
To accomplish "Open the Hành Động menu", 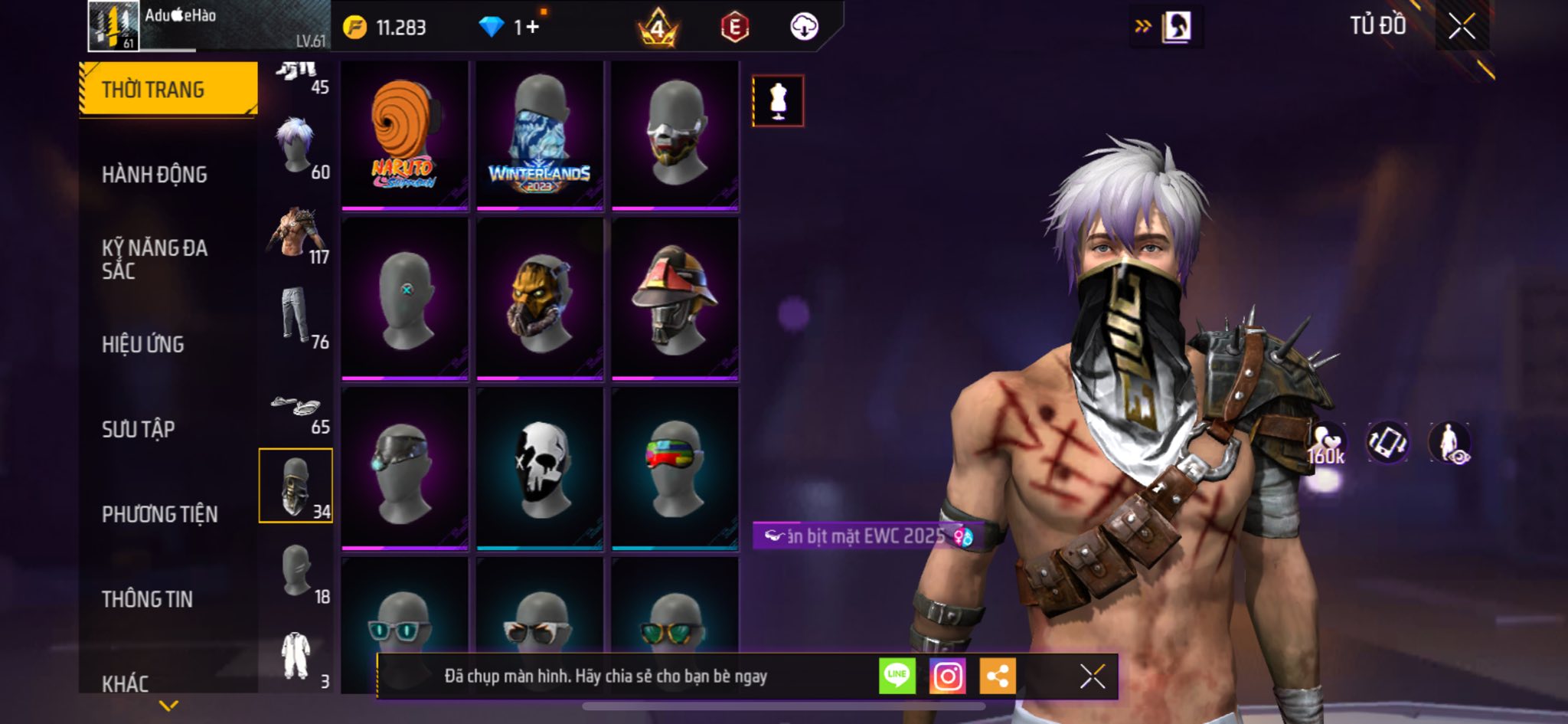I will pos(155,175).
